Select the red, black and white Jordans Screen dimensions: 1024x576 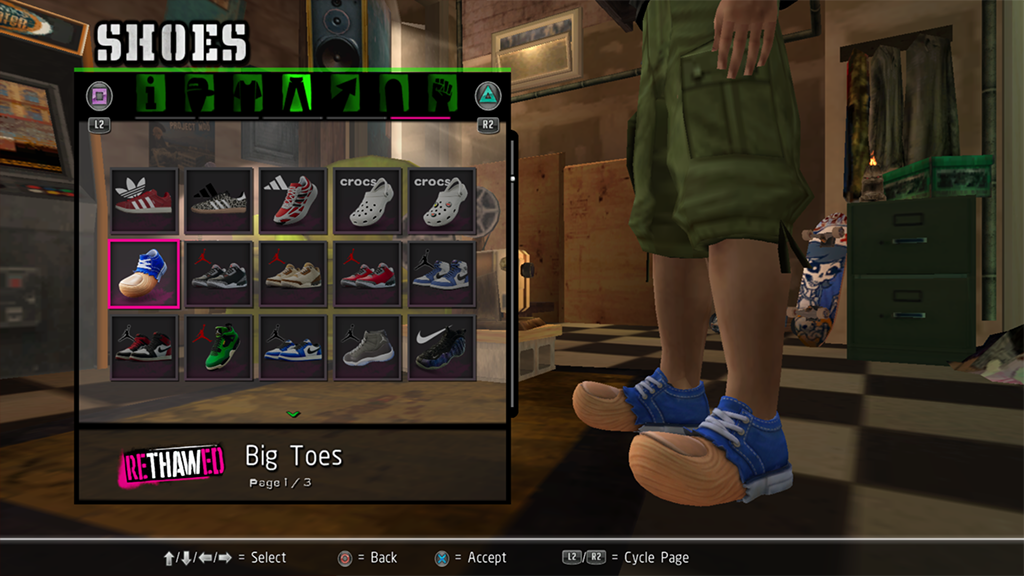click(x=144, y=347)
